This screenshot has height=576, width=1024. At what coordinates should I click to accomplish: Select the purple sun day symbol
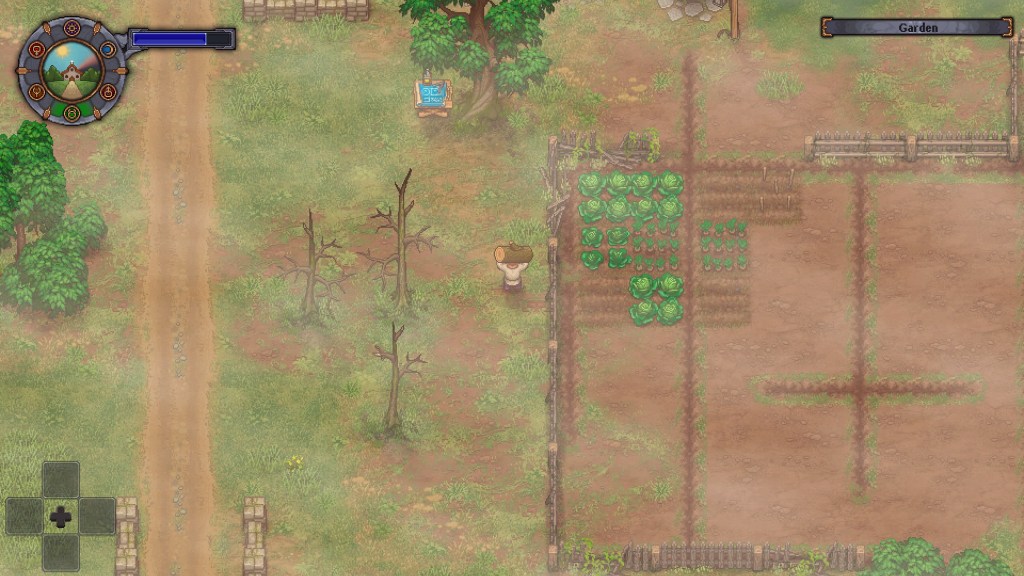[x=71, y=29]
